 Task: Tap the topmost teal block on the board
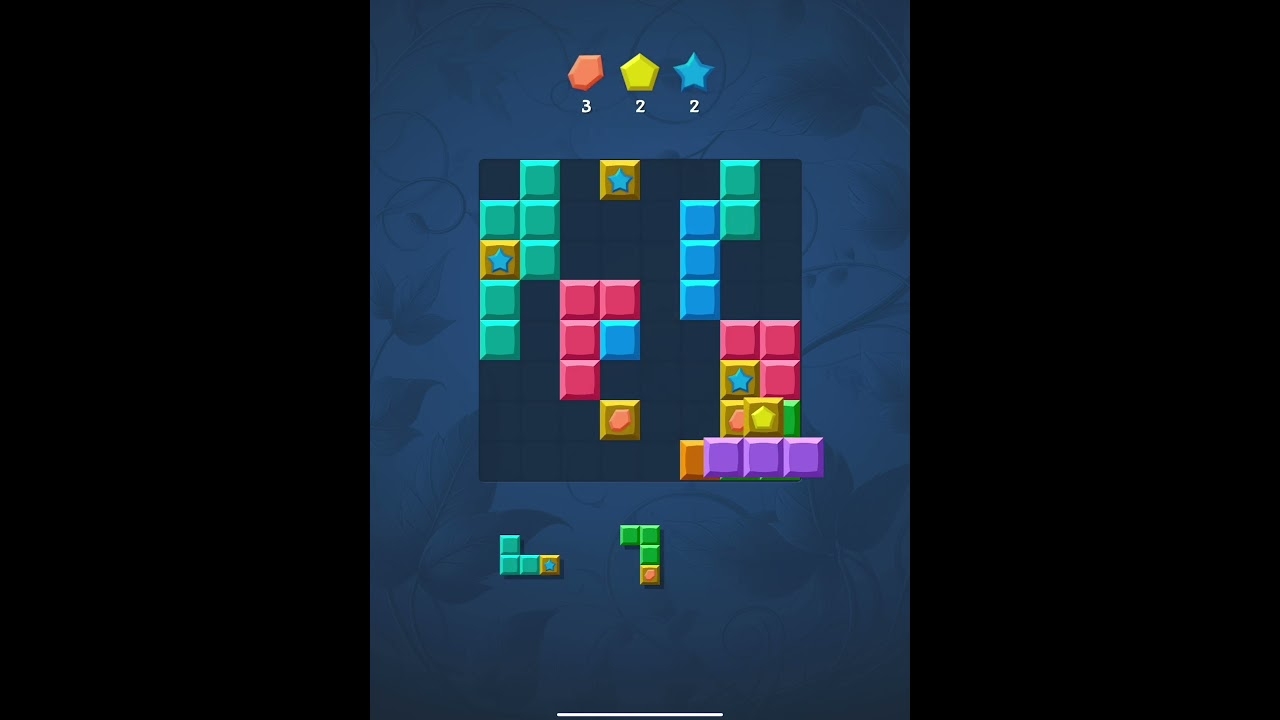coord(540,180)
